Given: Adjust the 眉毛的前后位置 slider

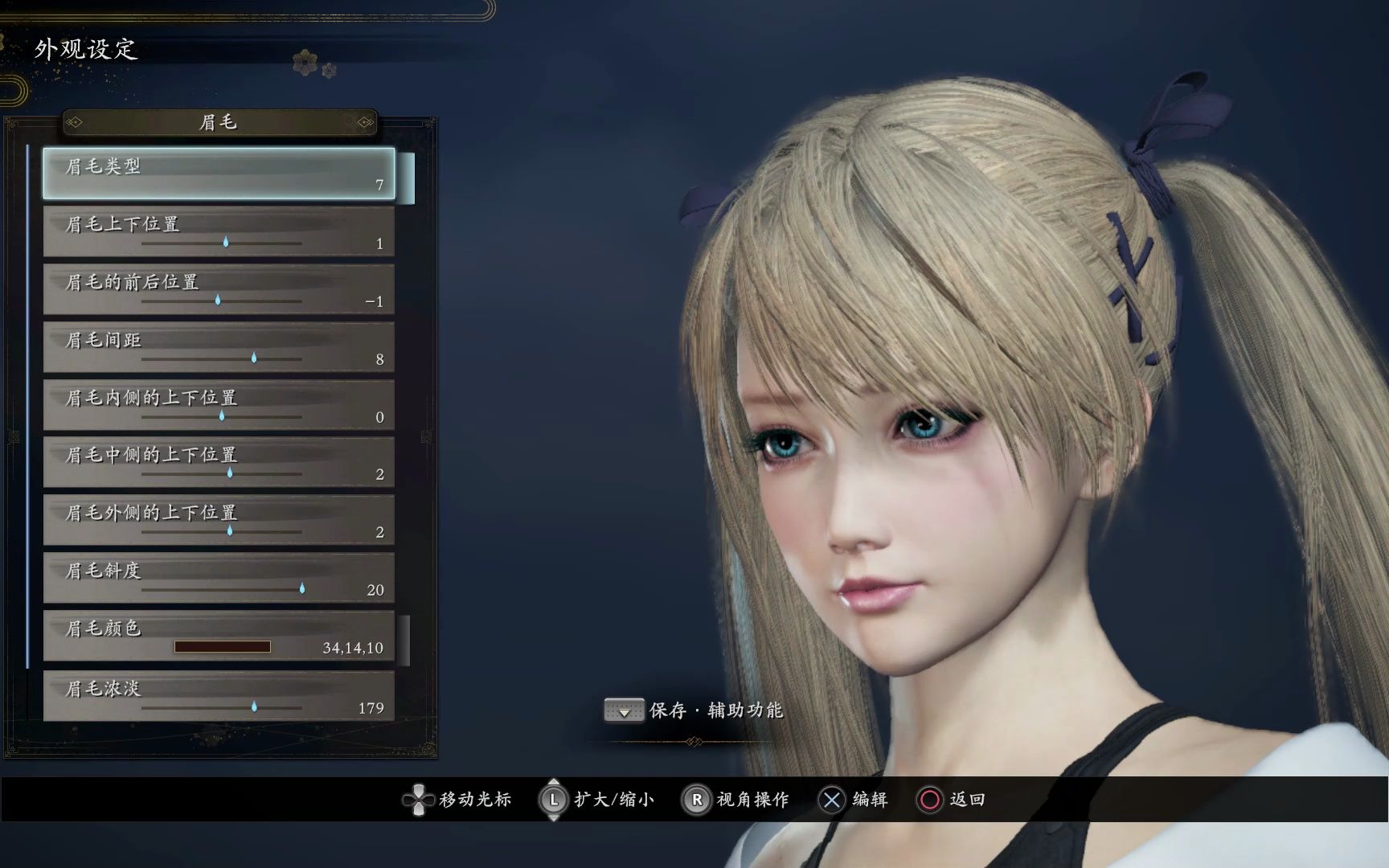Looking at the screenshot, I should 218,300.
